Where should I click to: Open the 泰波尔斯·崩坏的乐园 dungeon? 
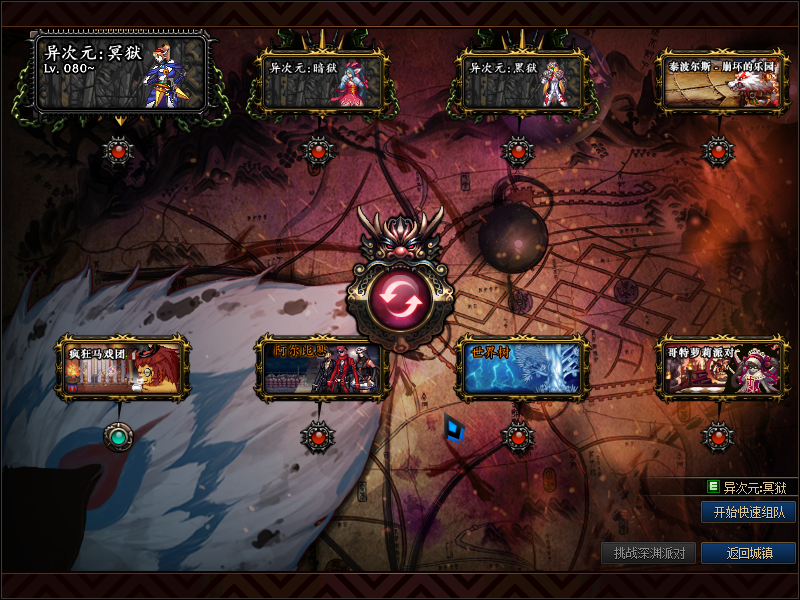pyautogui.click(x=719, y=82)
